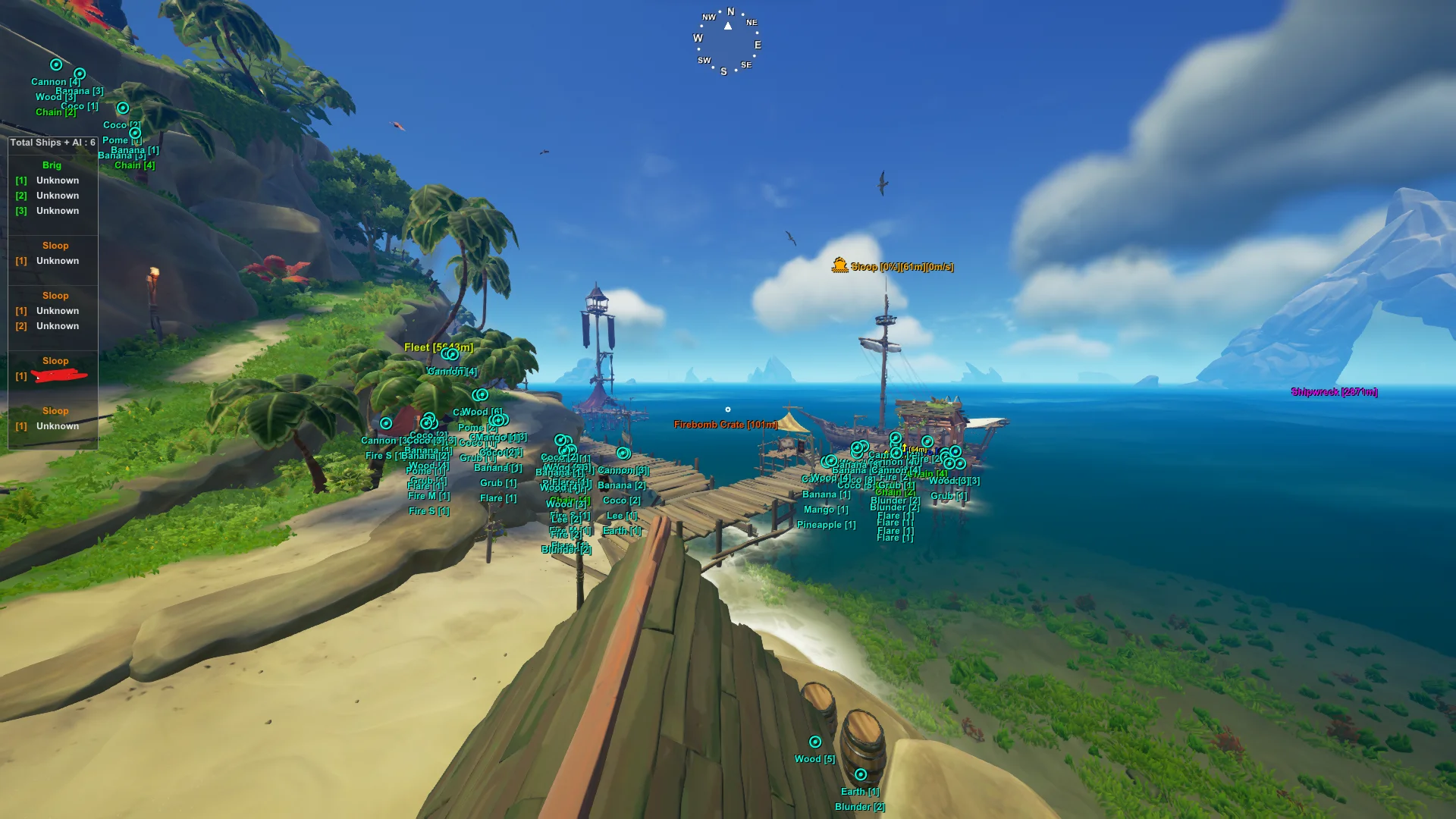
Task: Open the Shipwreck [2871m] label
Action: (1335, 392)
